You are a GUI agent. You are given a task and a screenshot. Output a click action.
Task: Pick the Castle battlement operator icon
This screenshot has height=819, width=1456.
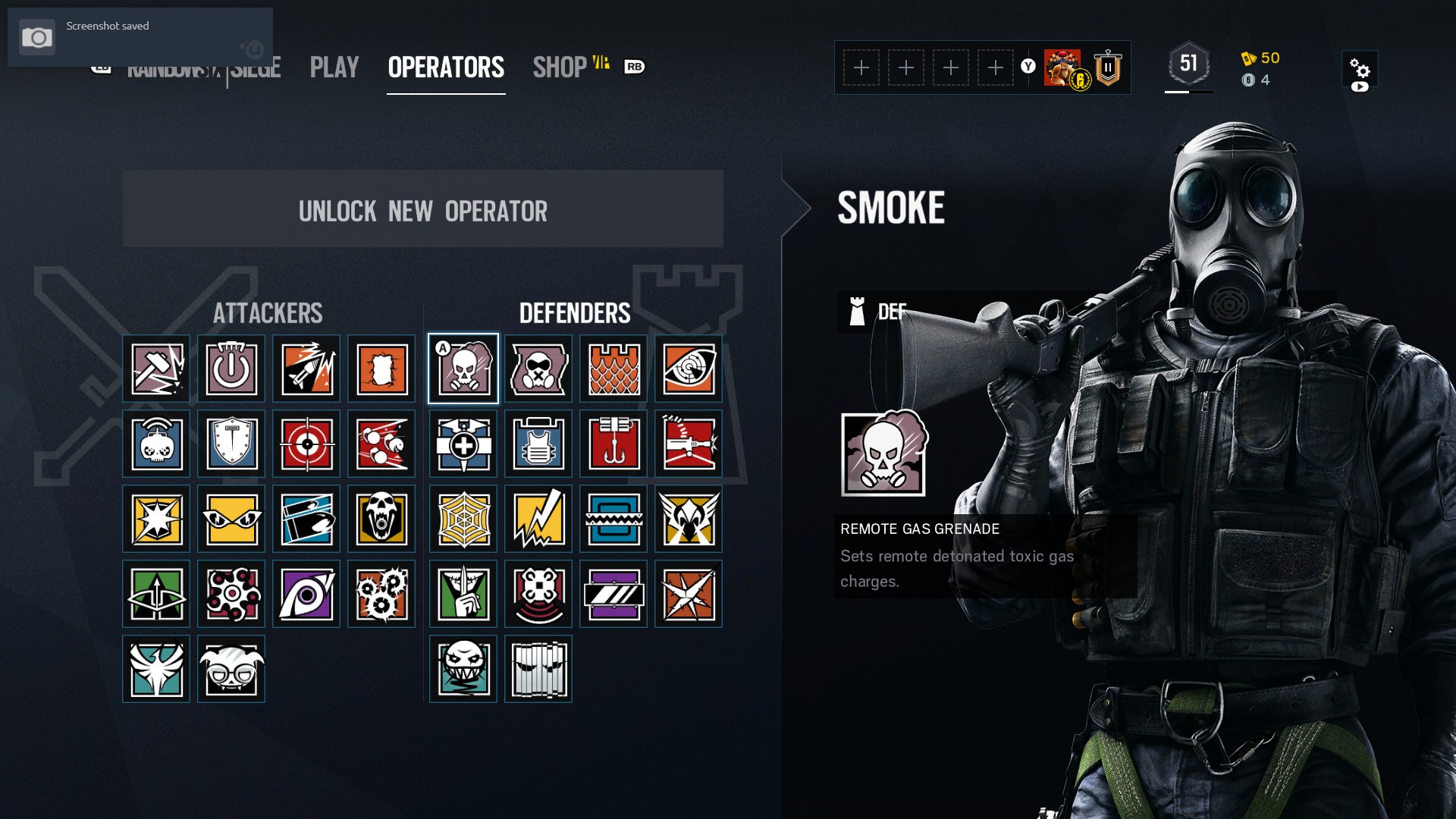613,369
